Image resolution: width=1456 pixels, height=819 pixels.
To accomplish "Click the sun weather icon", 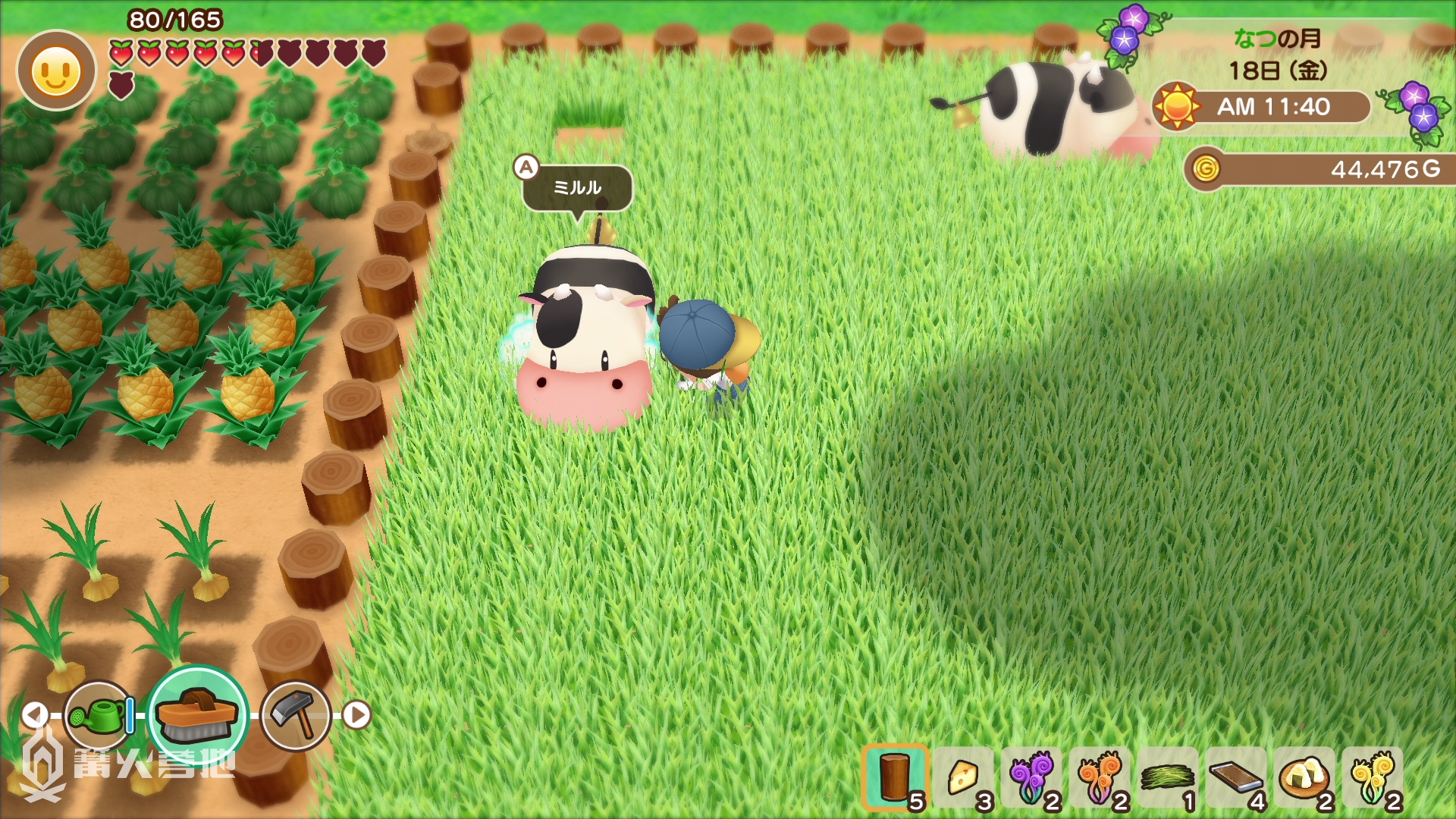I will click(1177, 107).
